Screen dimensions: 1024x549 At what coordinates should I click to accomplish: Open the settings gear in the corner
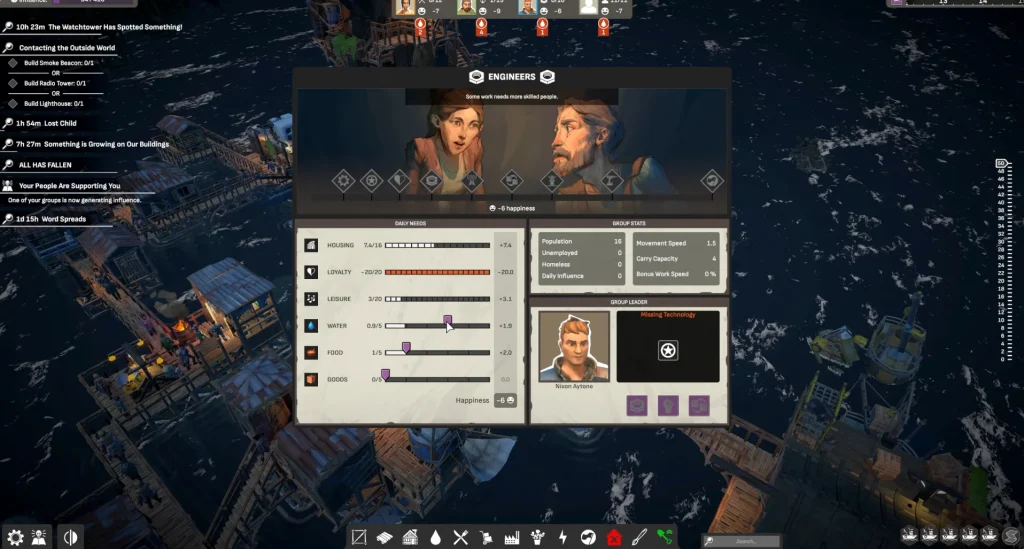[x=15, y=537]
